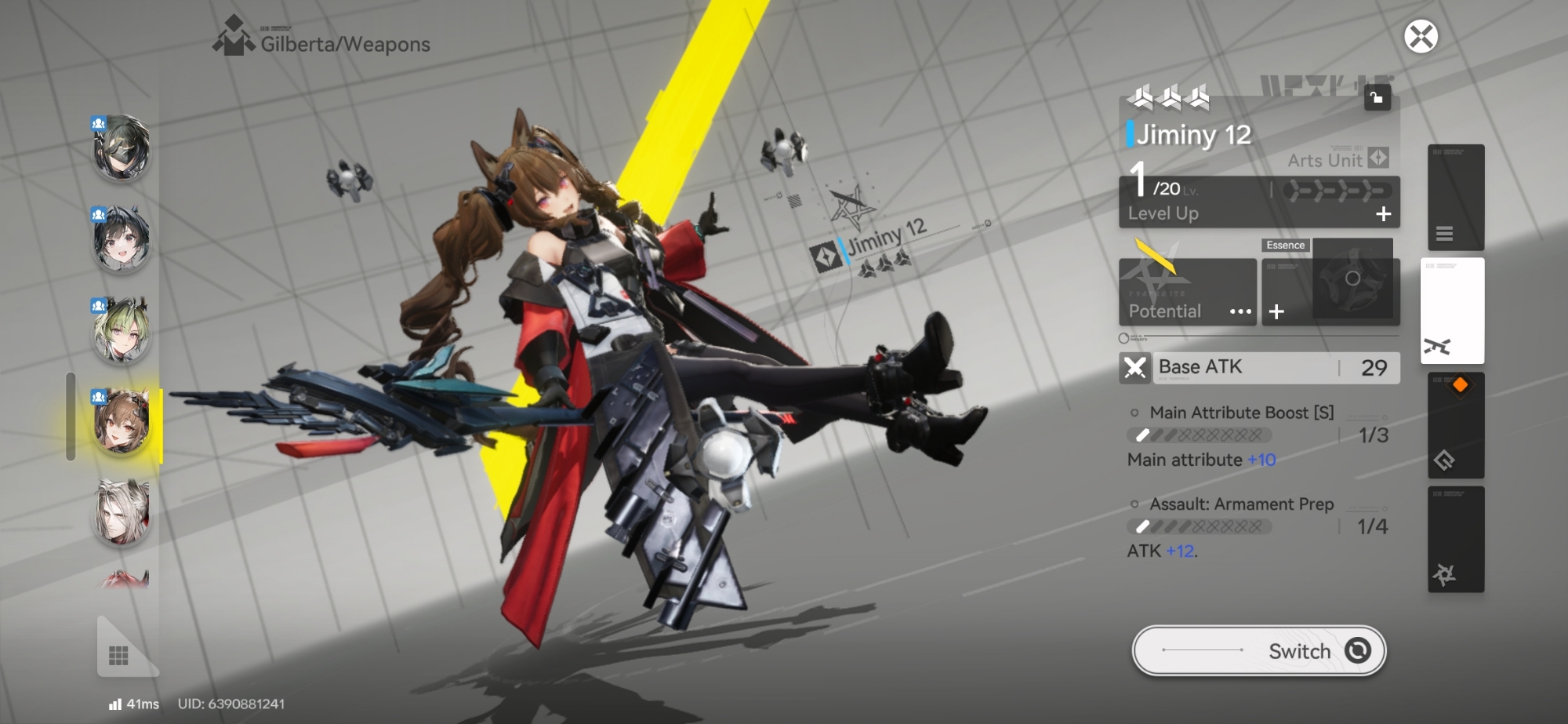Pick the white-haired operator portrait
This screenshot has width=1568, height=724.
(x=122, y=512)
